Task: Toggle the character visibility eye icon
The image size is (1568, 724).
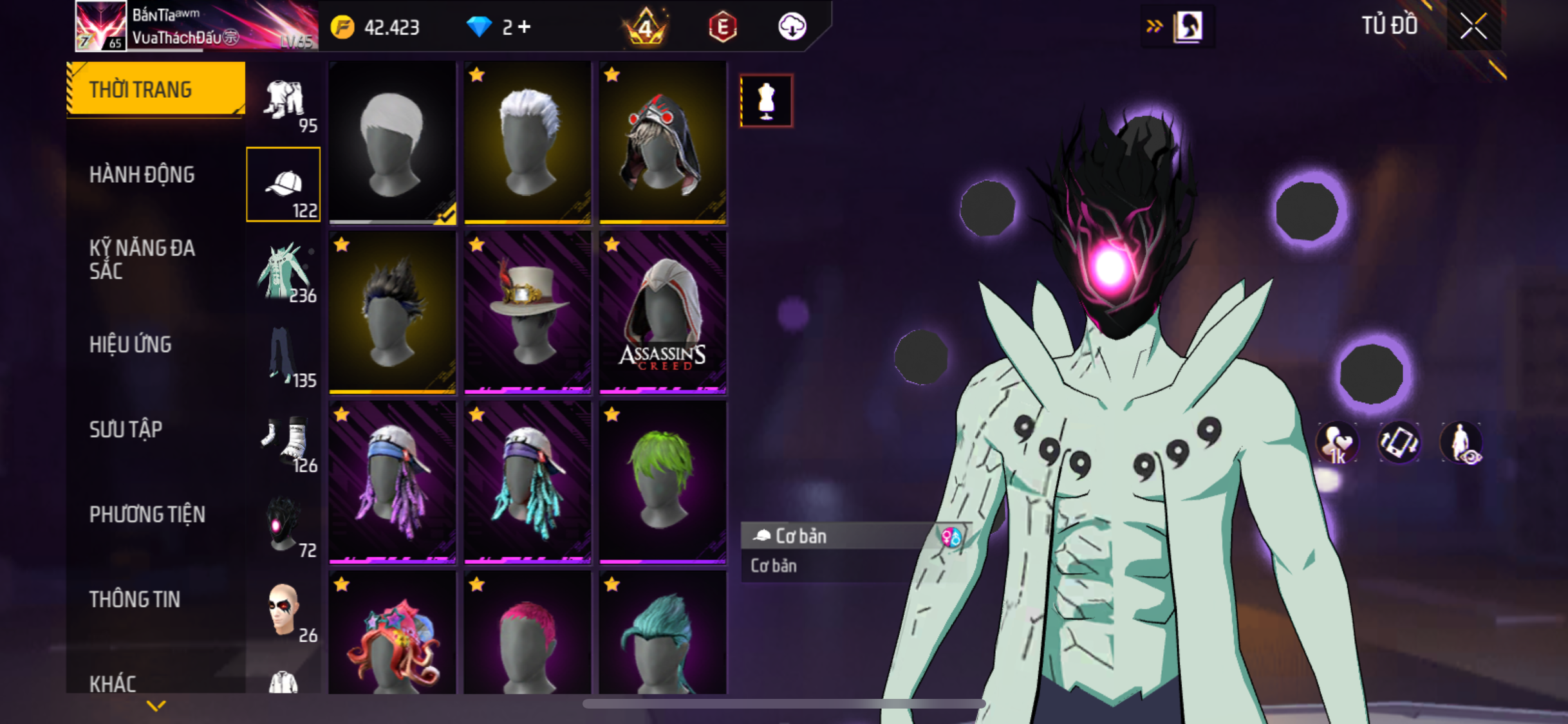Action: coord(1461,443)
